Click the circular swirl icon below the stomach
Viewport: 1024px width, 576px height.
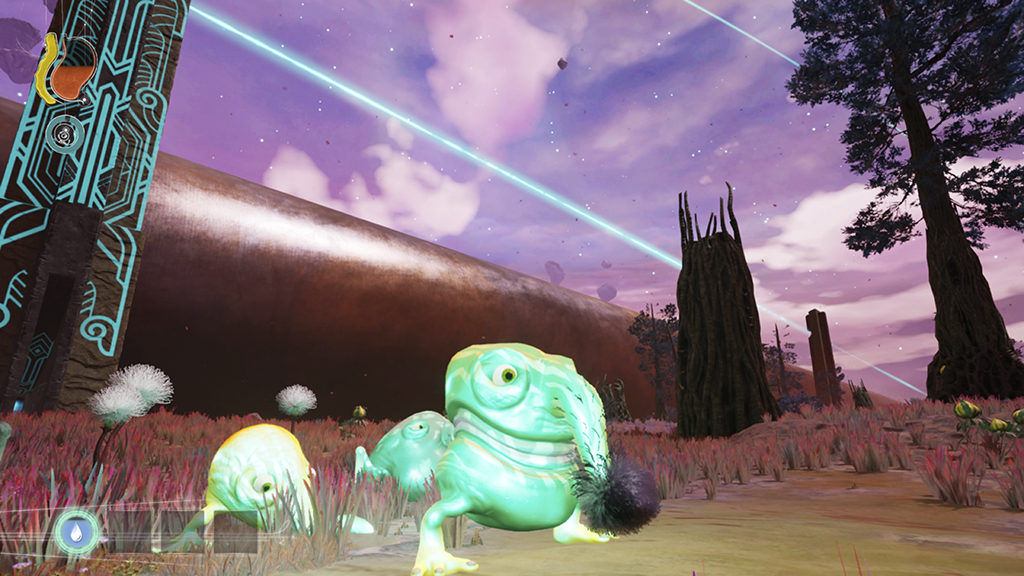[x=62, y=133]
